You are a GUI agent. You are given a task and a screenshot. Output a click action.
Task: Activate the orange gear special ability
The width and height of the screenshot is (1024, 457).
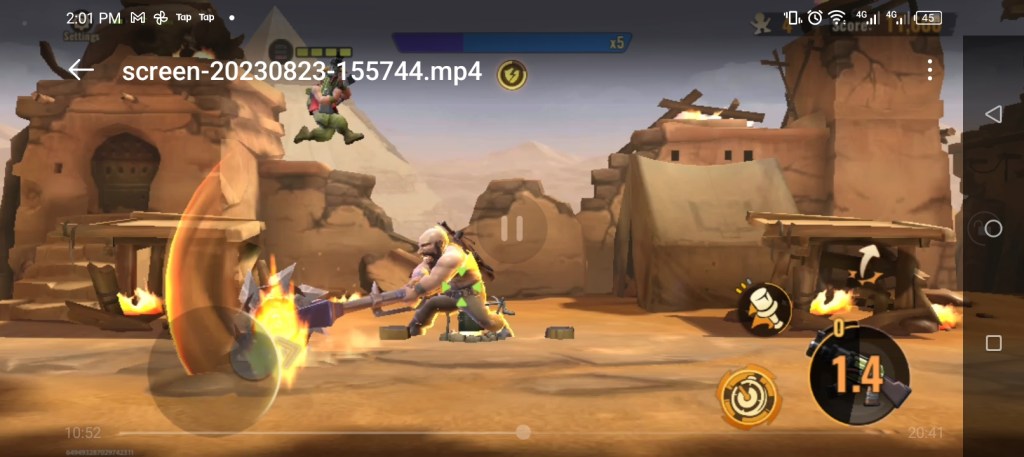point(747,394)
